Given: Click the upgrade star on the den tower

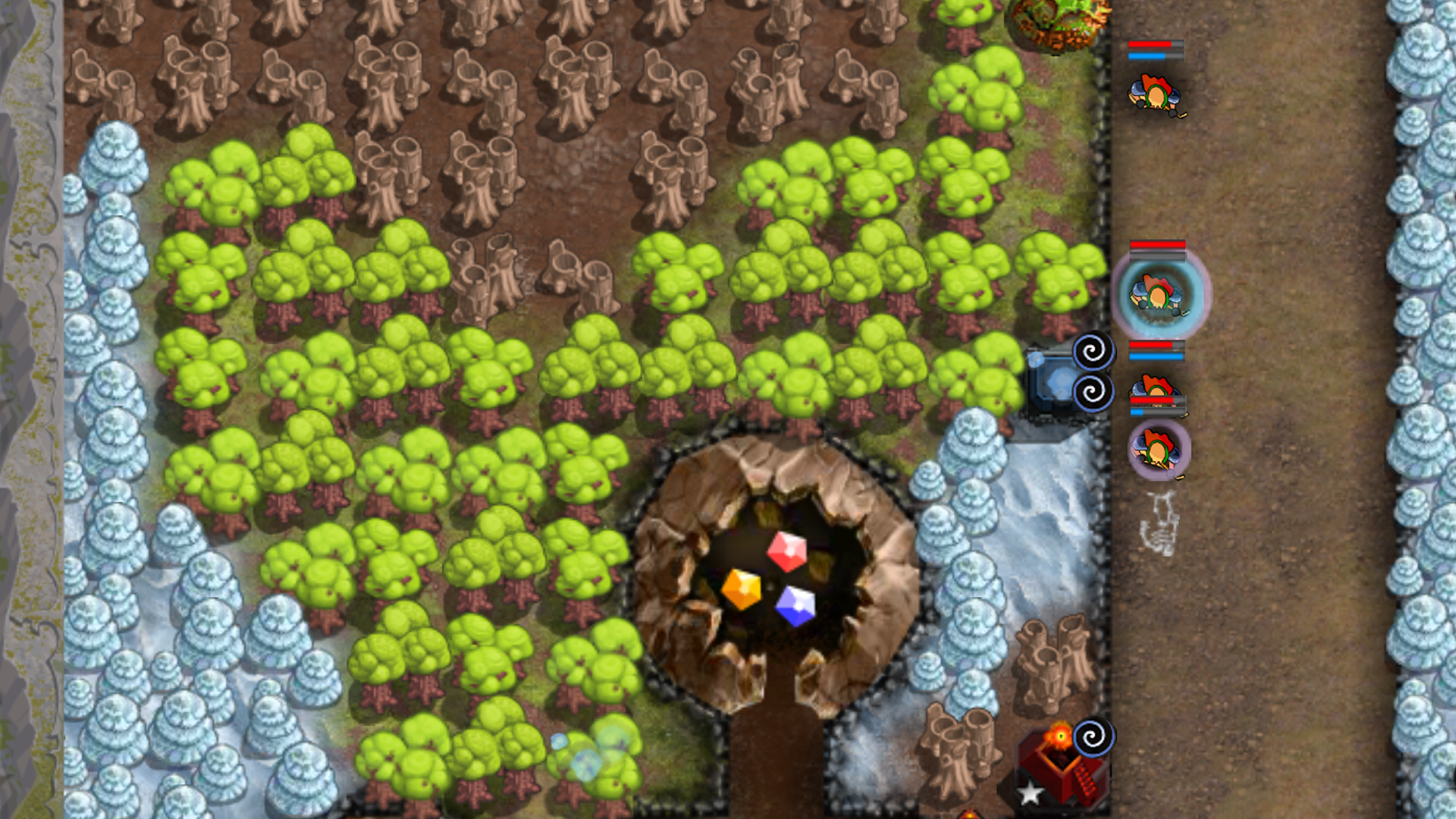Looking at the screenshot, I should 1031,791.
